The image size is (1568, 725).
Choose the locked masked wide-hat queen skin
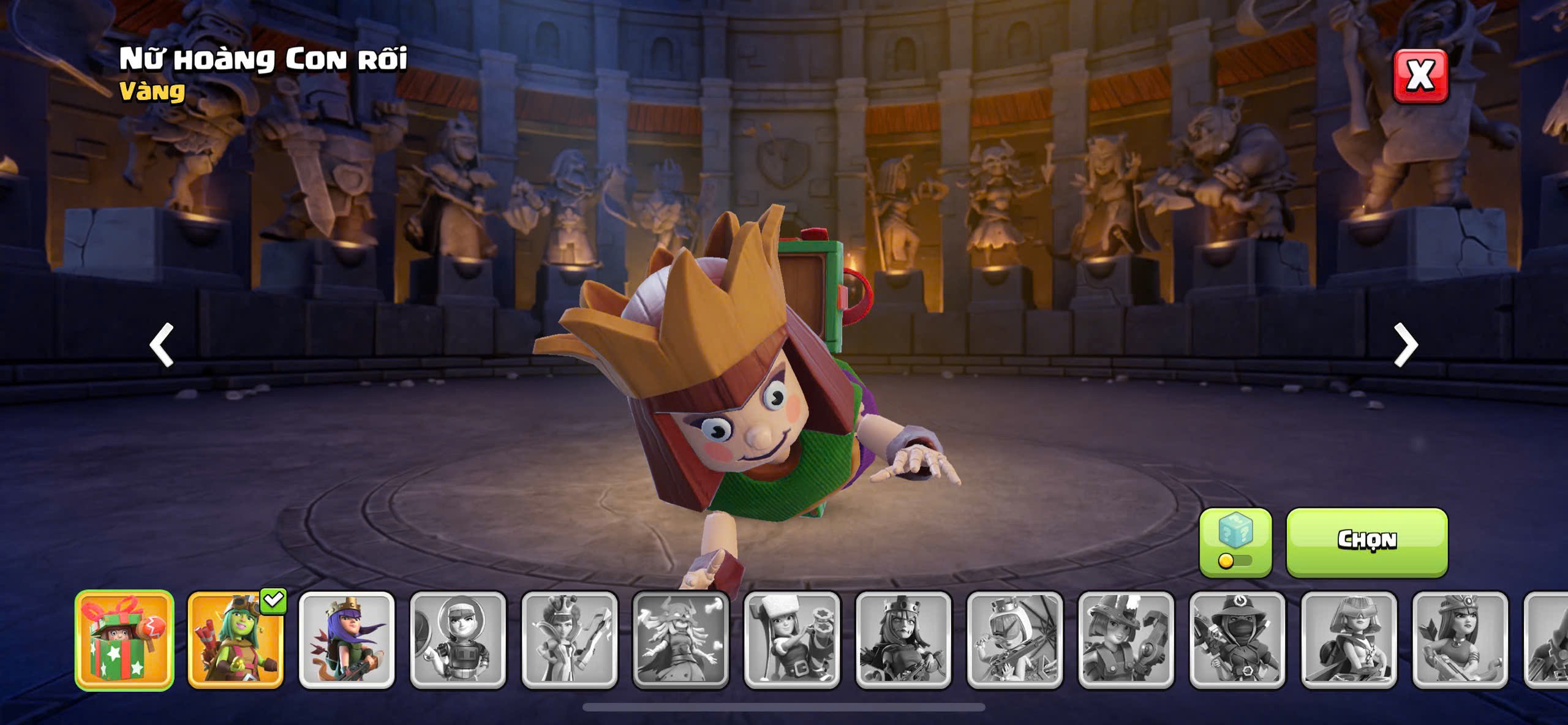(1237, 640)
